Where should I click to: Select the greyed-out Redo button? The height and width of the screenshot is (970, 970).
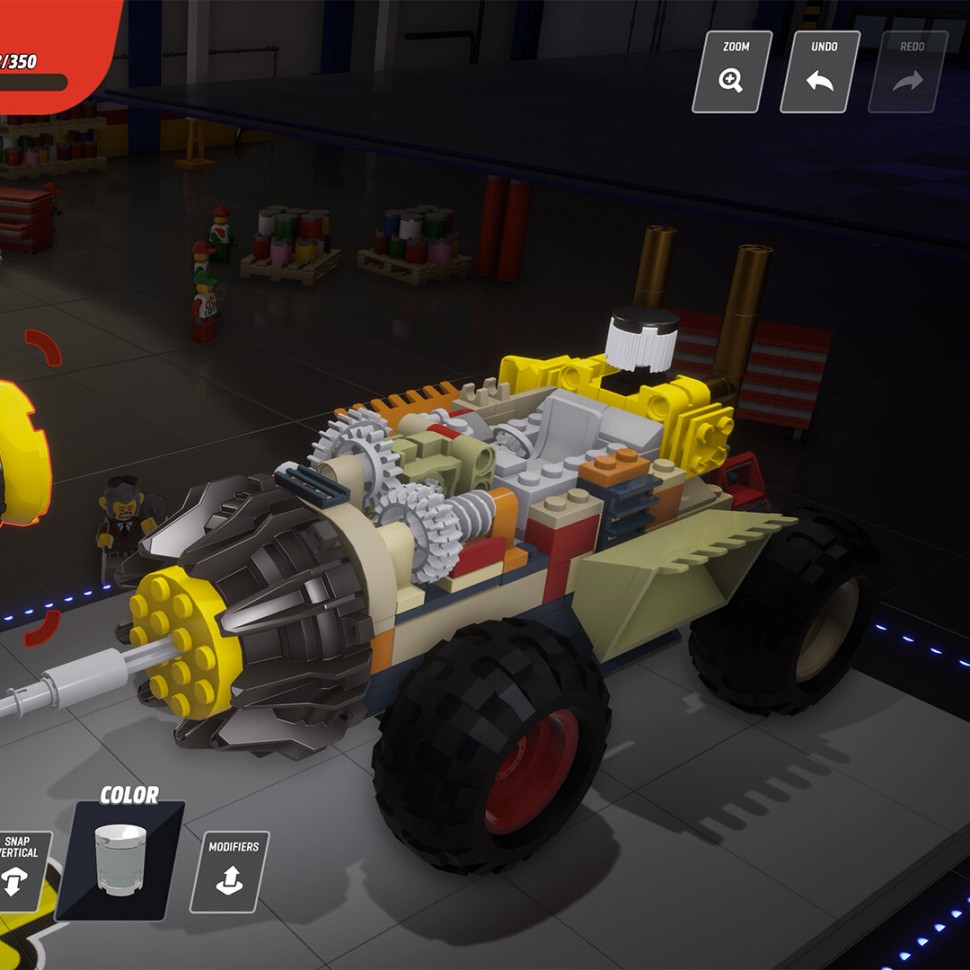(x=907, y=71)
